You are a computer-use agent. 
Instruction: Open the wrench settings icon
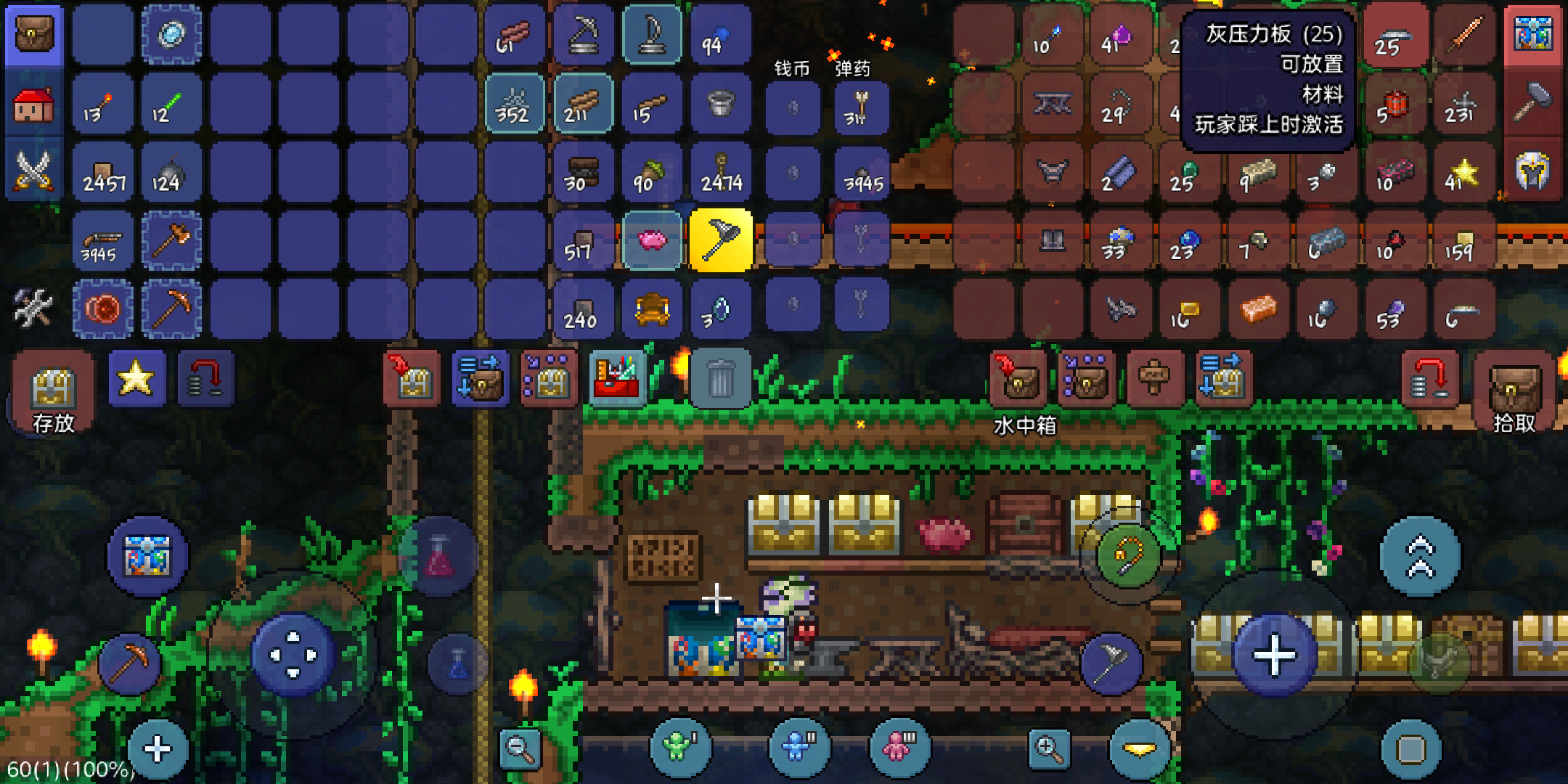click(x=33, y=308)
